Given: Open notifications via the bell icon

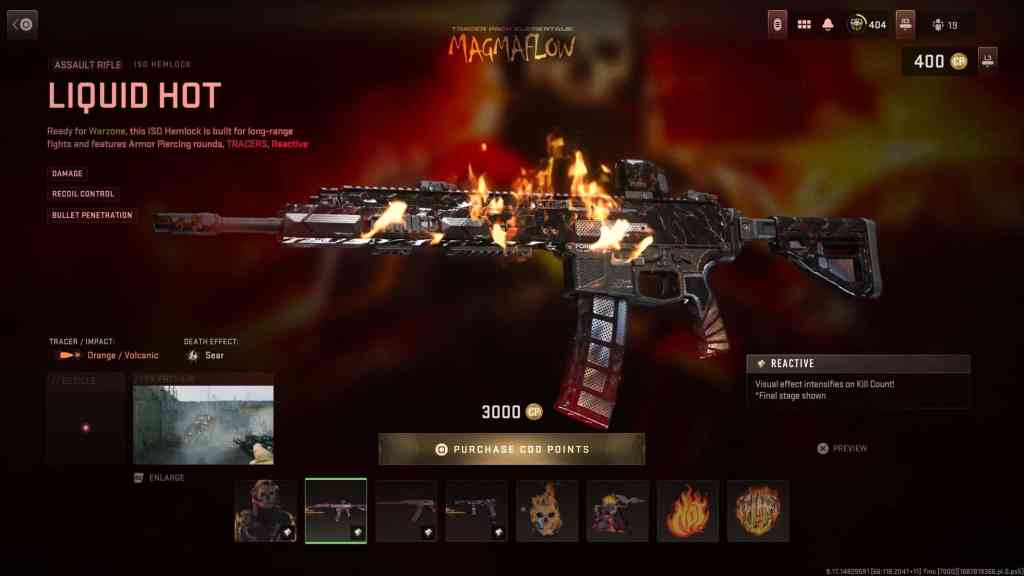Looking at the screenshot, I should click(x=828, y=24).
